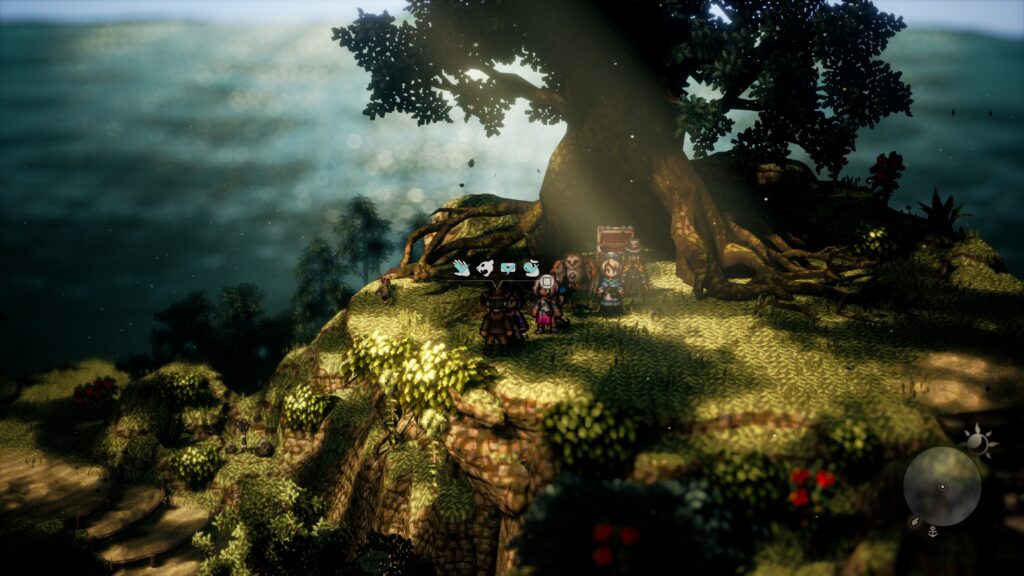Select the open-hand path action icon
Viewport: 1024px width, 576px height.
click(461, 268)
